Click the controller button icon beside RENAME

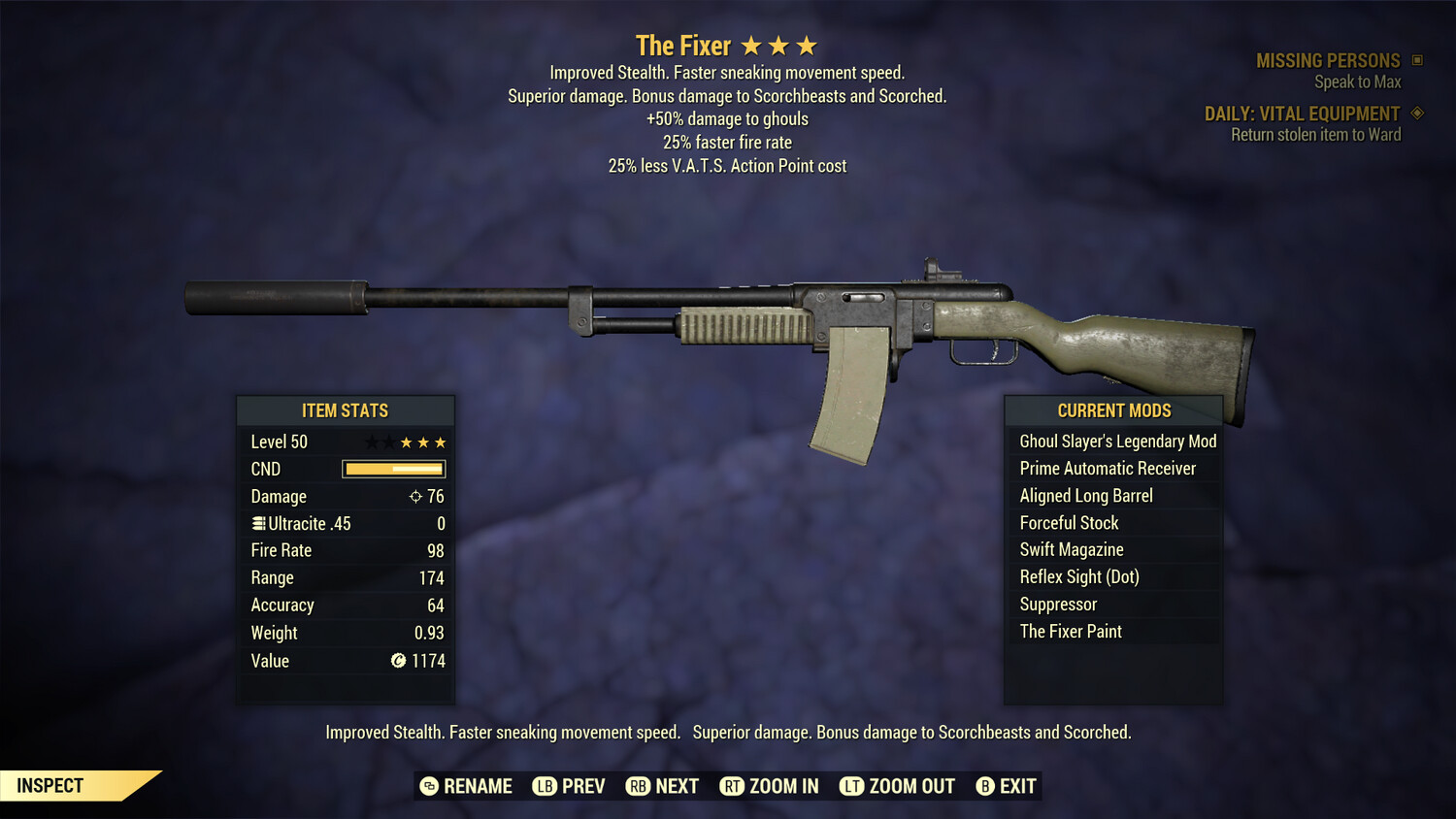[x=427, y=786]
